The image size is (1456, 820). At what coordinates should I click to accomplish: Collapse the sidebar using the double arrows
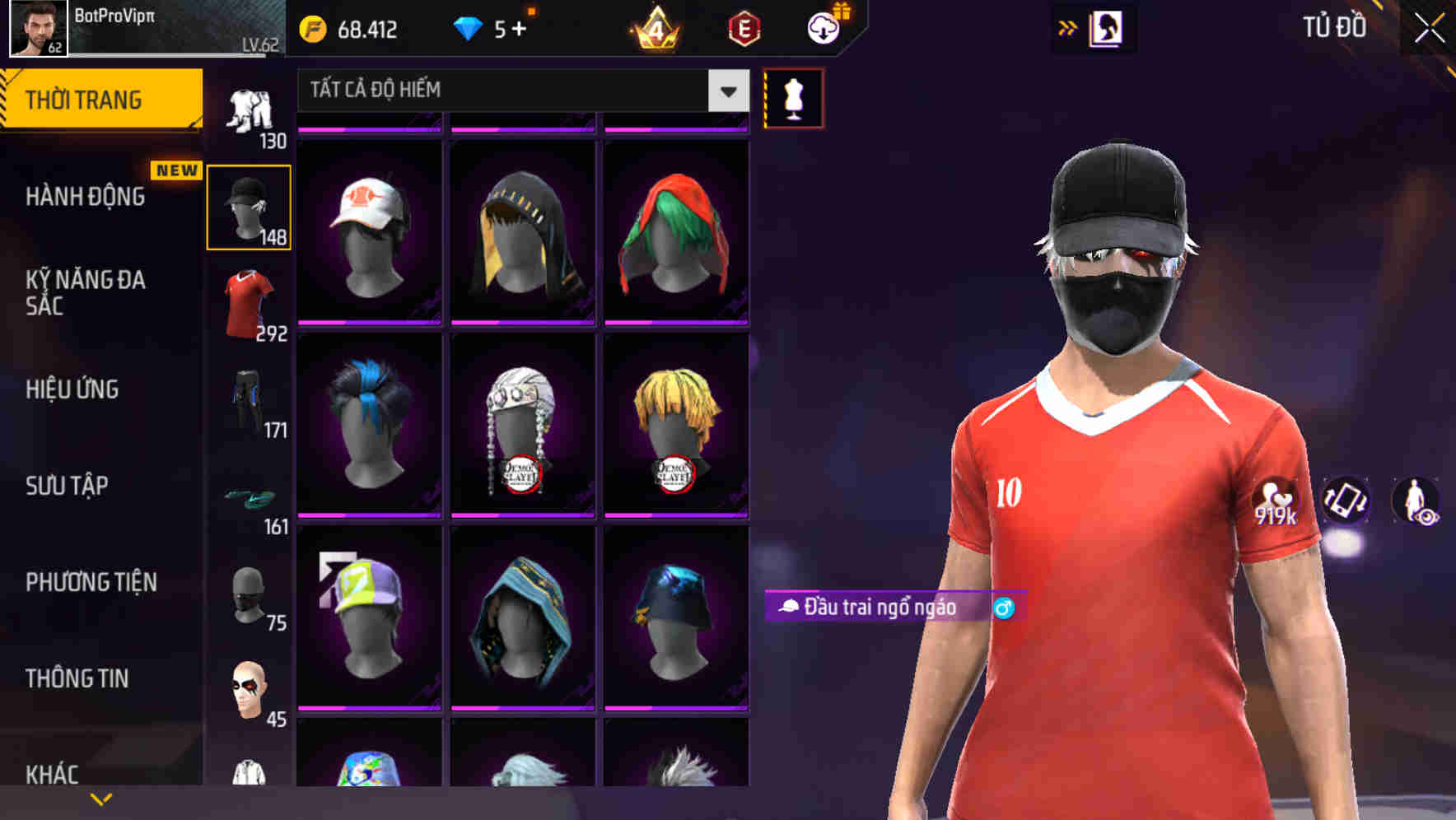coord(1068,27)
